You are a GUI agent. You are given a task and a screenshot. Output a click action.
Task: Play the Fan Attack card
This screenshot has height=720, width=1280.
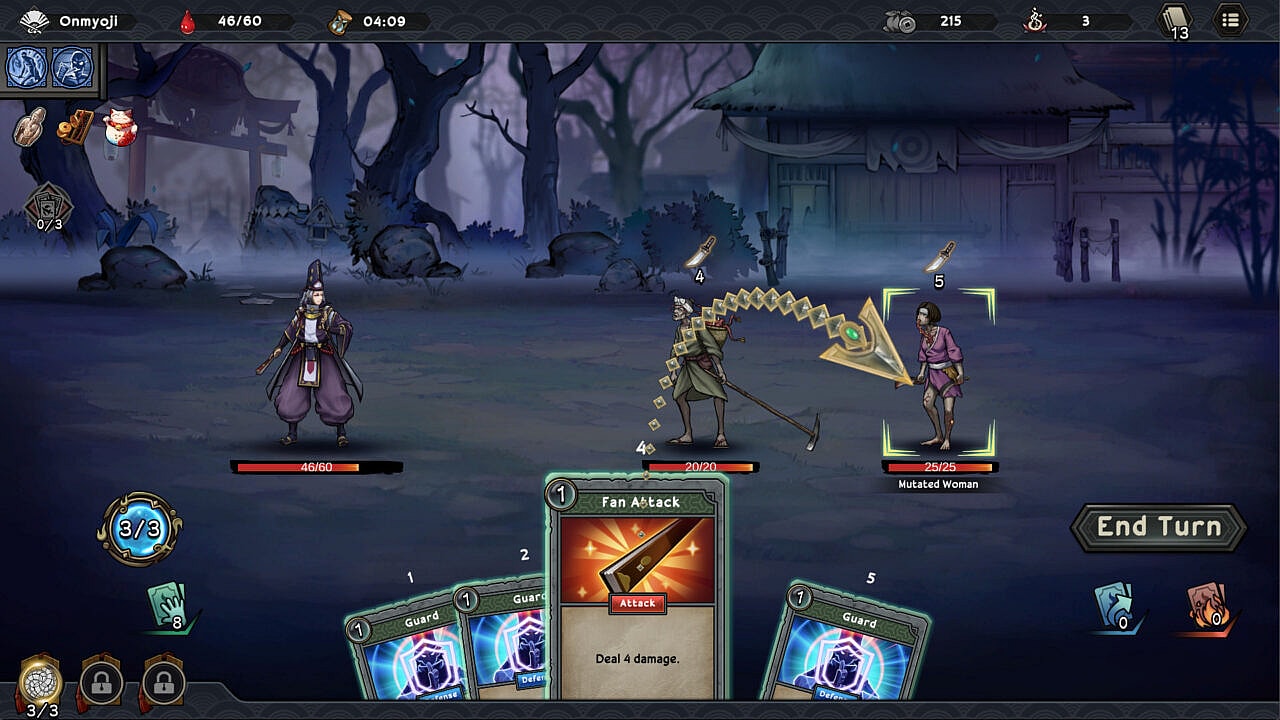(x=637, y=590)
